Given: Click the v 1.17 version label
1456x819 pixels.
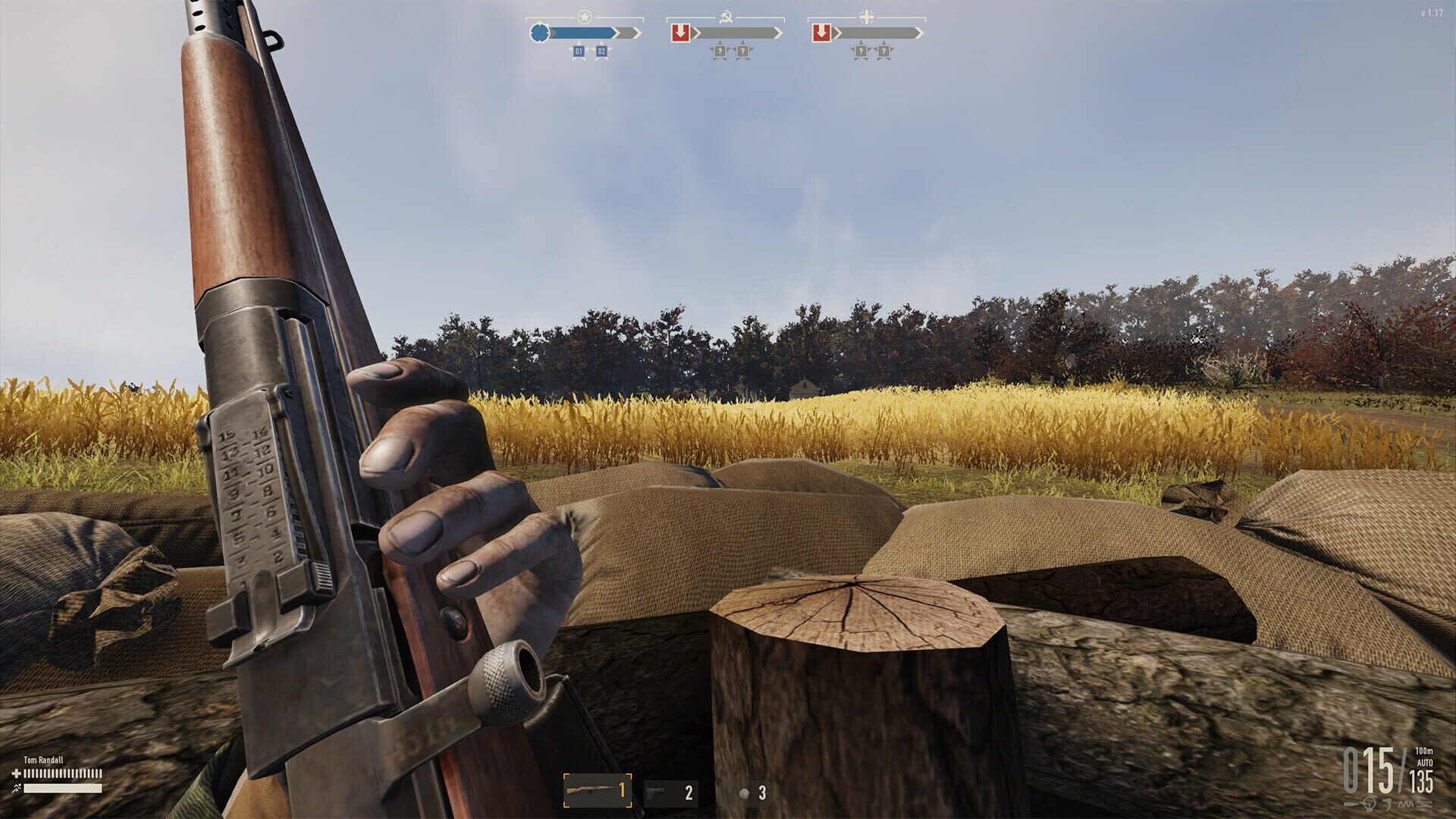Looking at the screenshot, I should (x=1431, y=13).
